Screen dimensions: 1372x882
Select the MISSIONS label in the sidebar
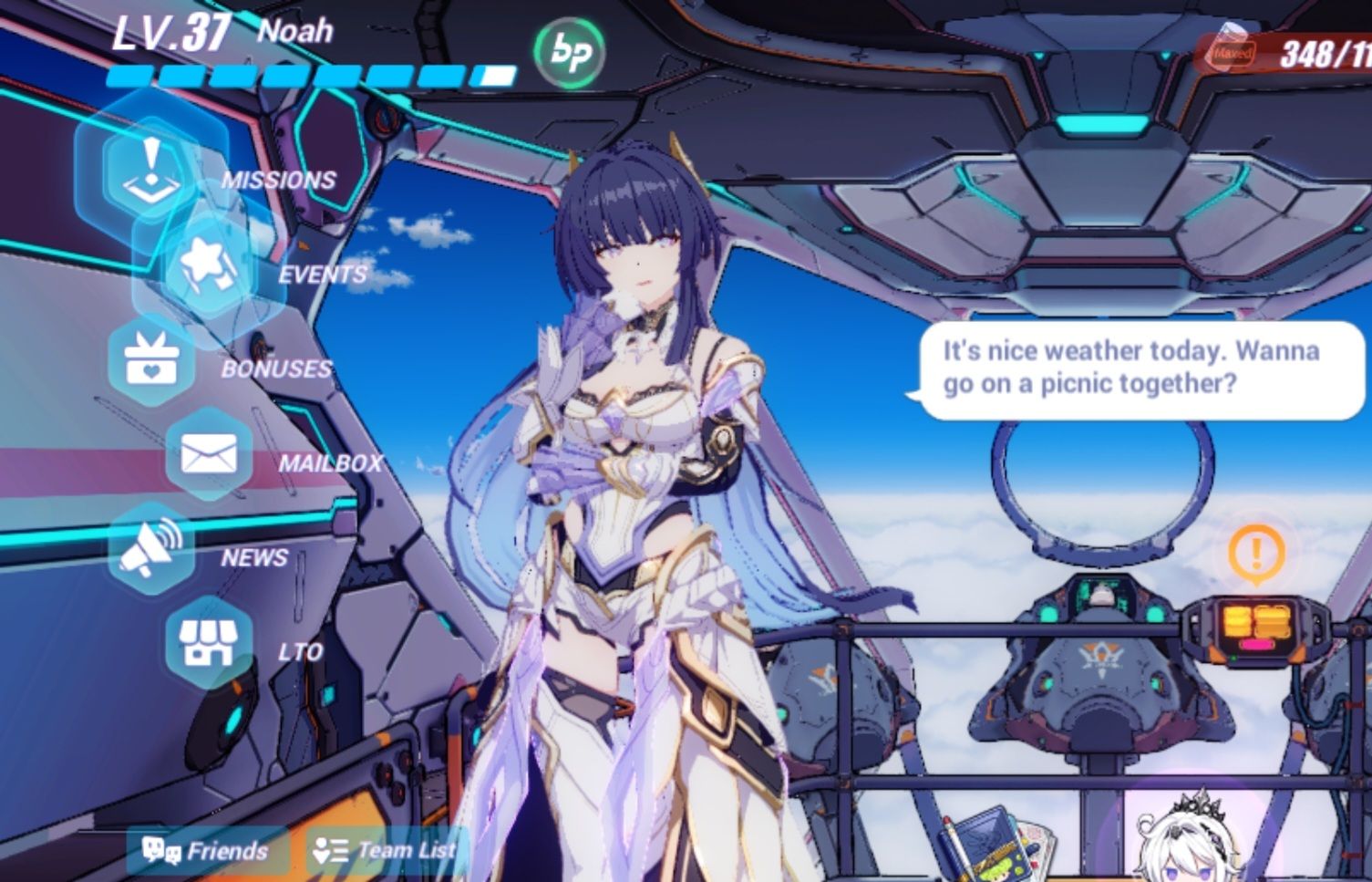click(x=278, y=180)
